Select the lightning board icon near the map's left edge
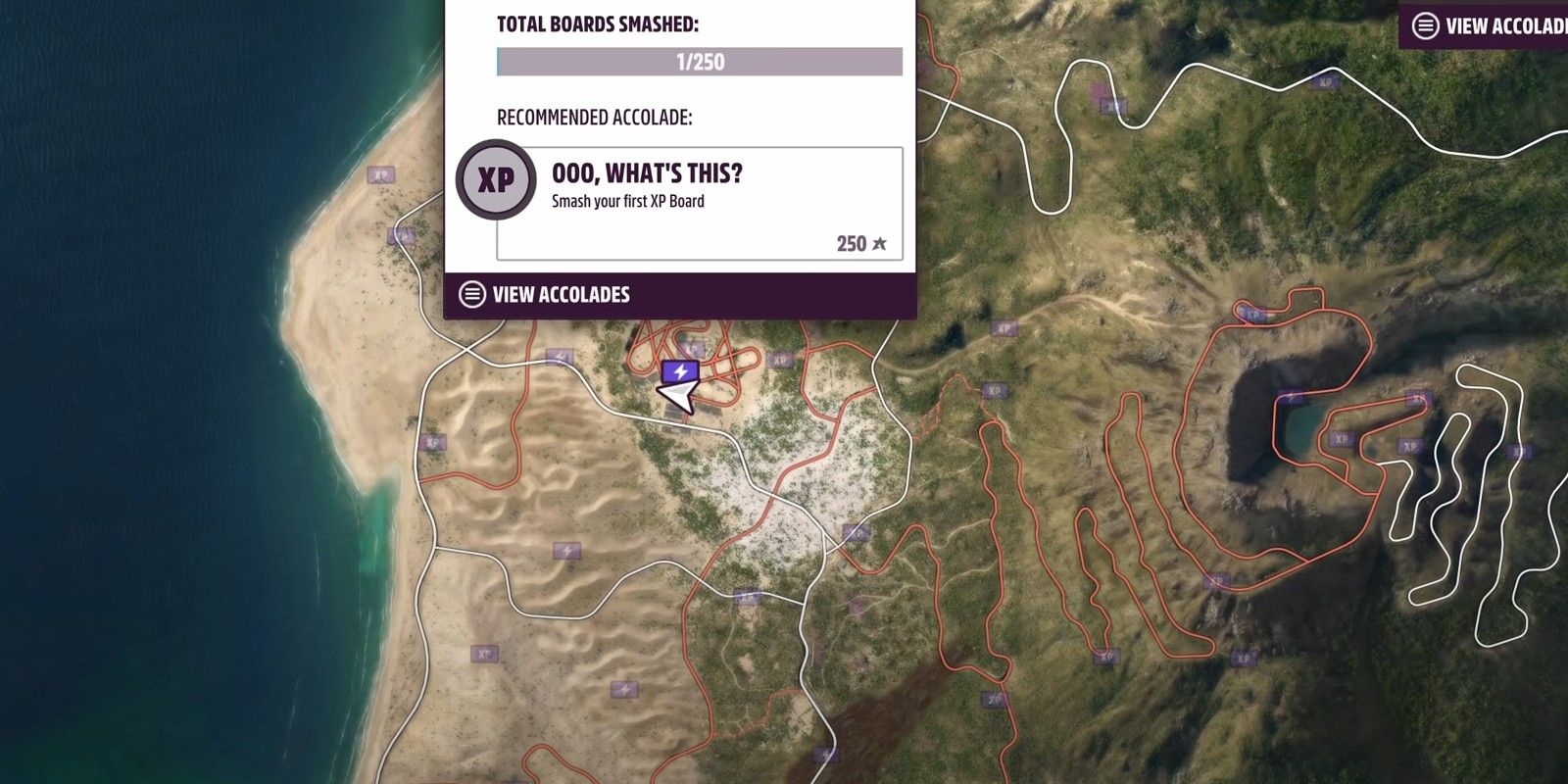Viewport: 1568px width, 784px height. tap(566, 551)
